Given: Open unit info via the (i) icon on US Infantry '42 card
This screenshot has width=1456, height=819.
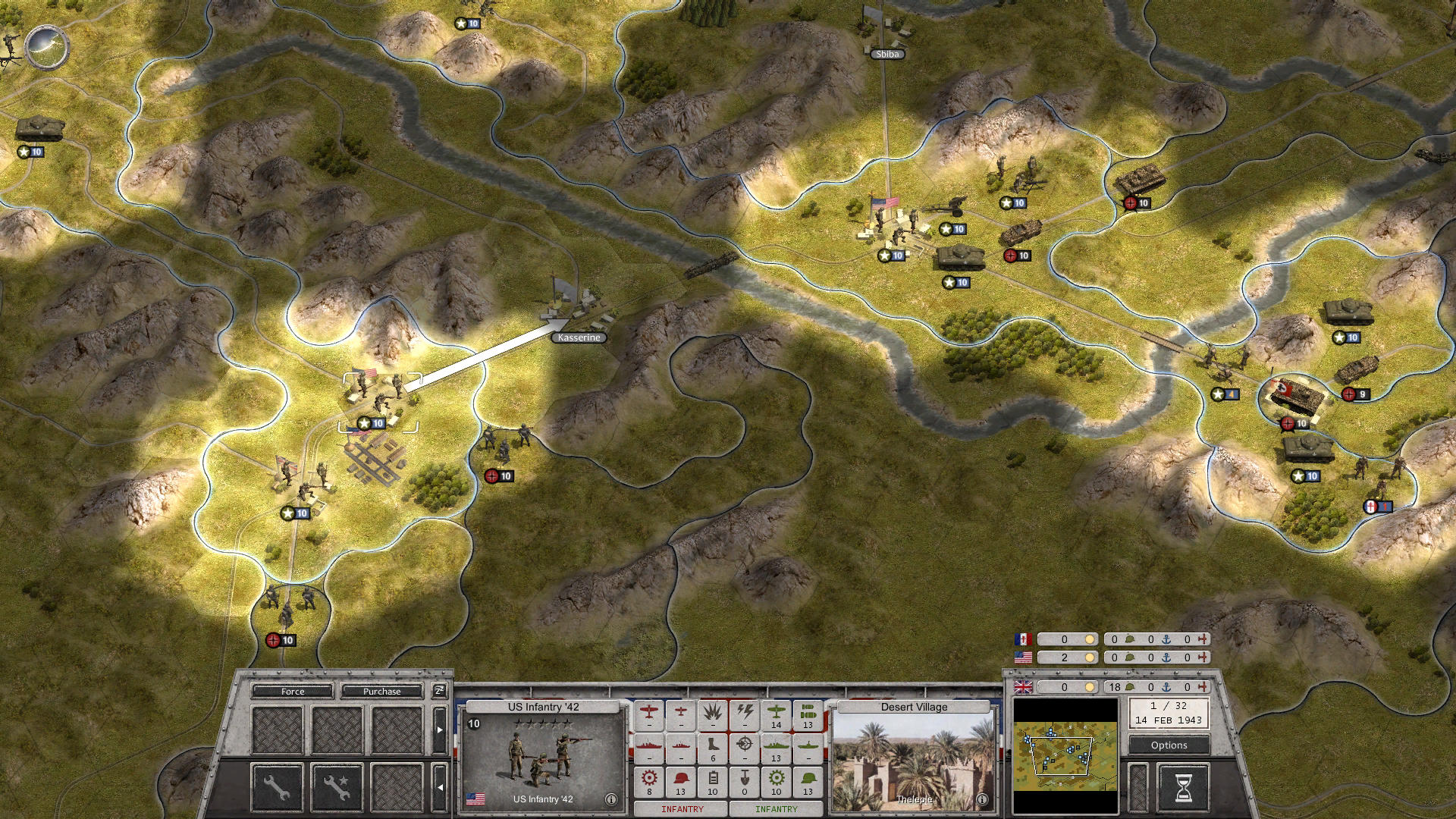Looking at the screenshot, I should pyautogui.click(x=611, y=799).
